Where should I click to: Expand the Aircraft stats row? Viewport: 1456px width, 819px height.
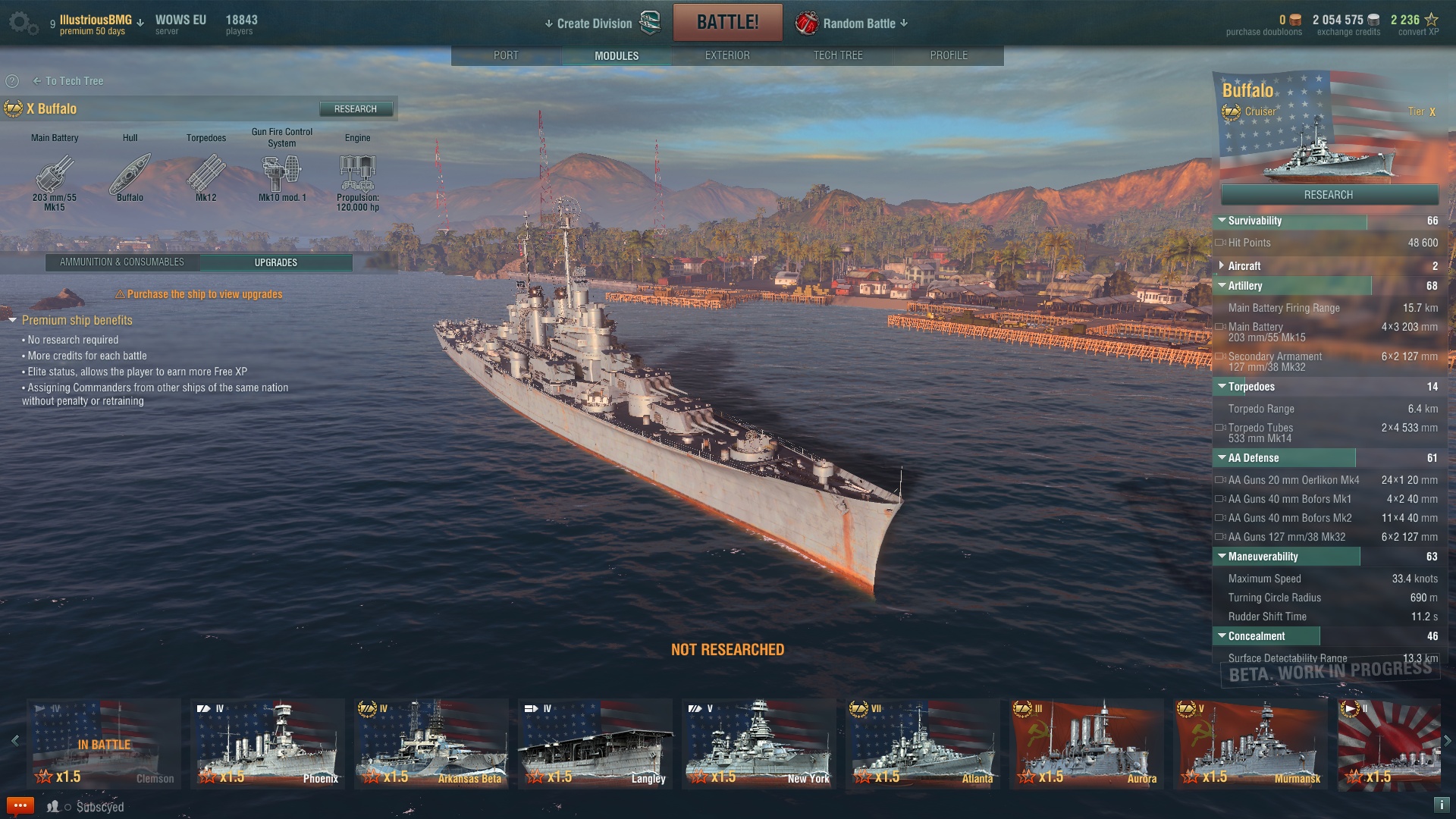(1222, 266)
